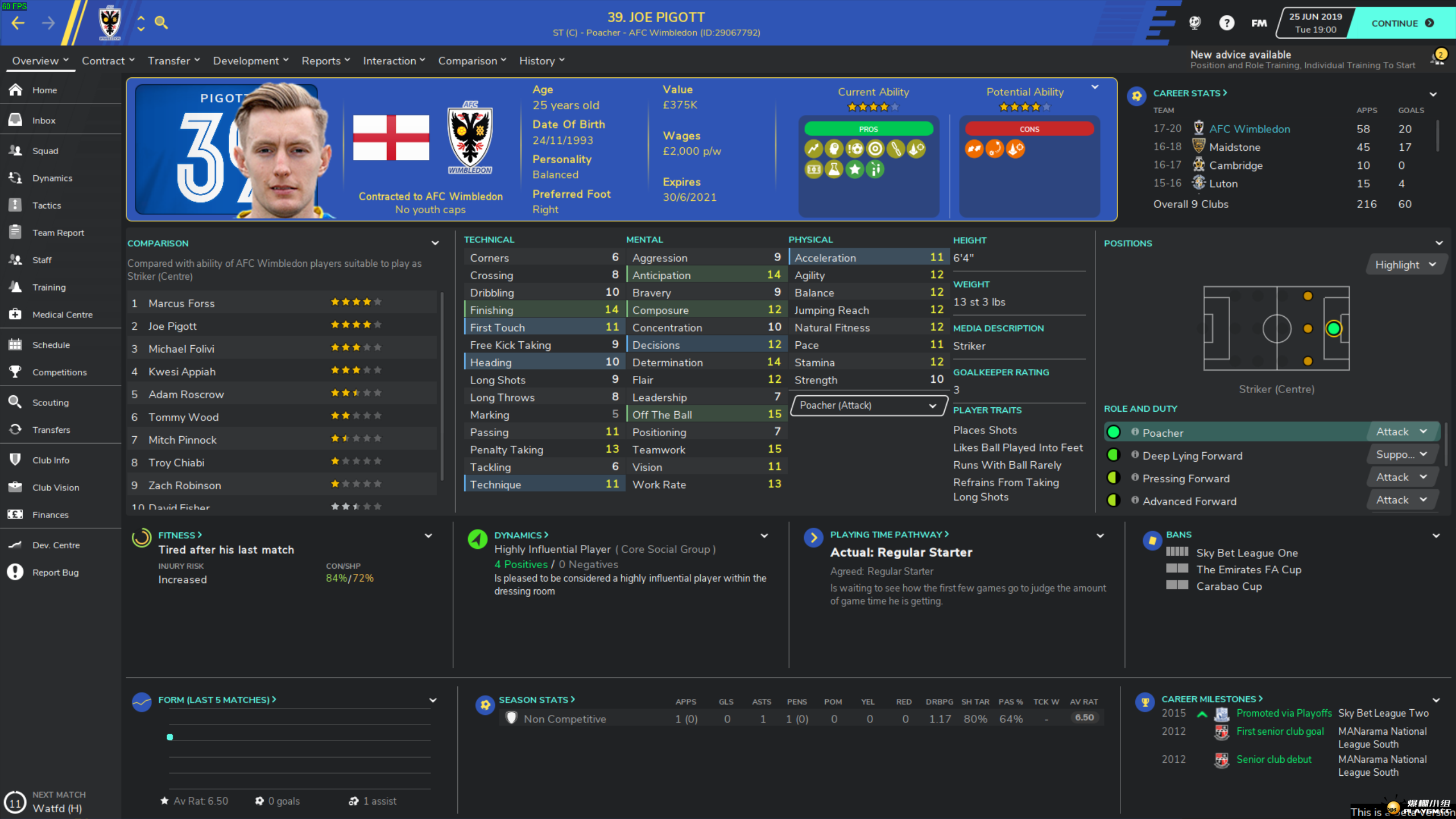Image resolution: width=1456 pixels, height=819 pixels.
Task: Toggle the Striker (Centre) position dot on pitch
Action: click(1333, 329)
